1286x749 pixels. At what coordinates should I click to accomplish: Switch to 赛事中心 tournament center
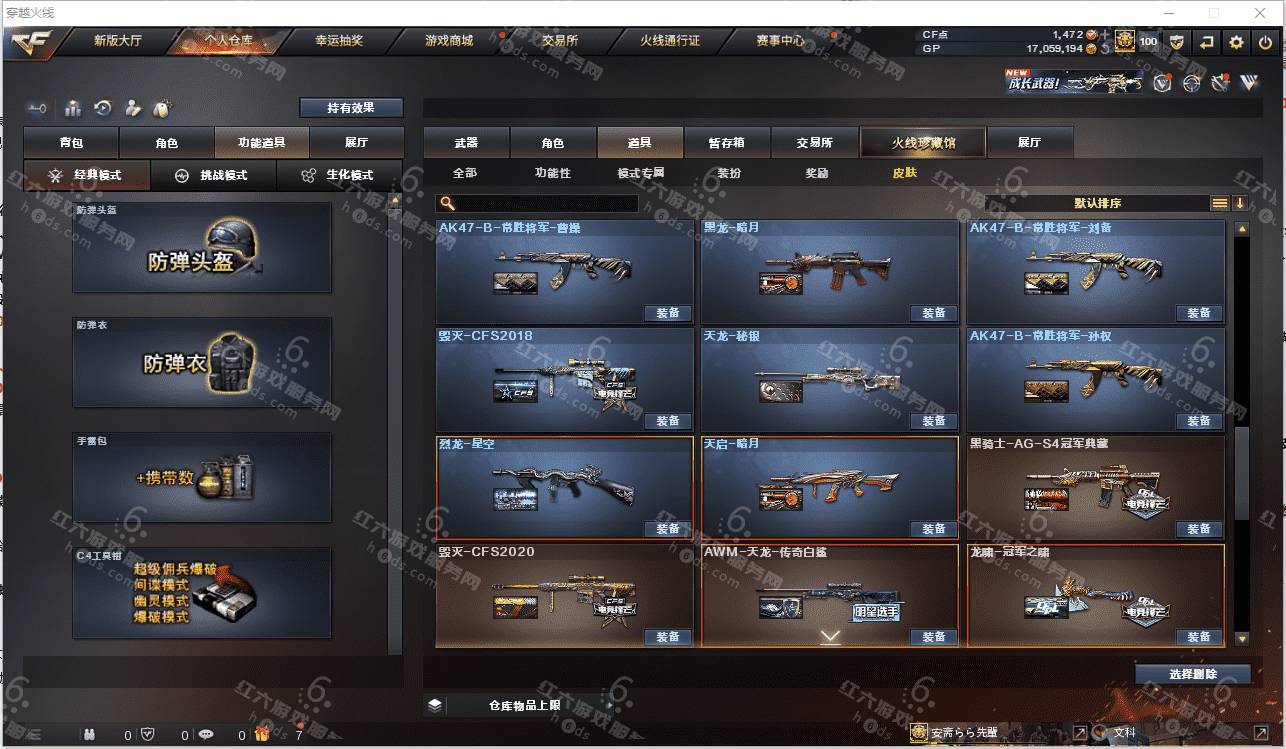coord(780,41)
